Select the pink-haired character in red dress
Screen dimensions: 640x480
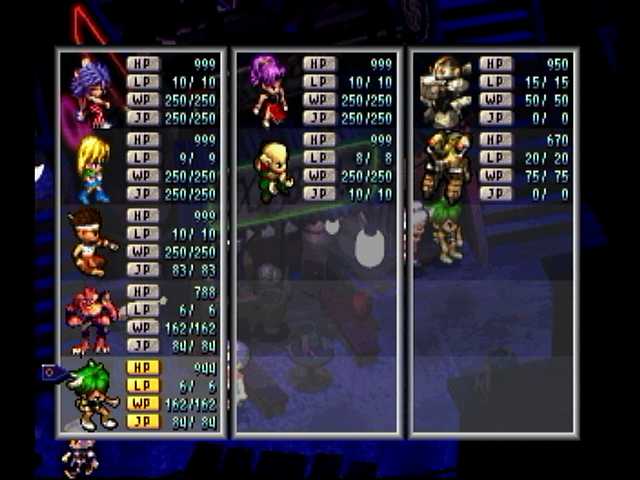pyautogui.click(x=269, y=90)
